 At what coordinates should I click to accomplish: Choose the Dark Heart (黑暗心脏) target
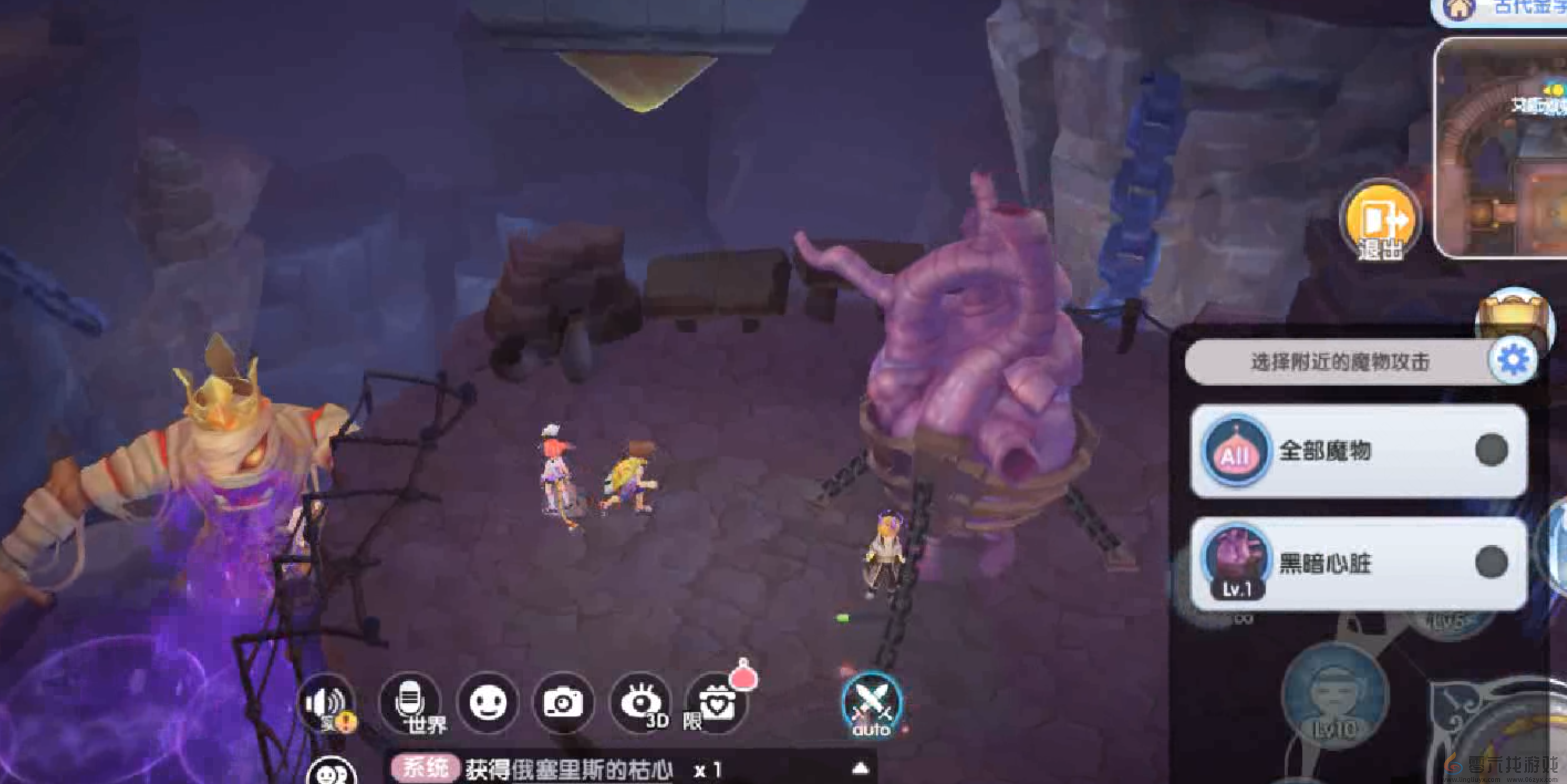pos(1358,562)
